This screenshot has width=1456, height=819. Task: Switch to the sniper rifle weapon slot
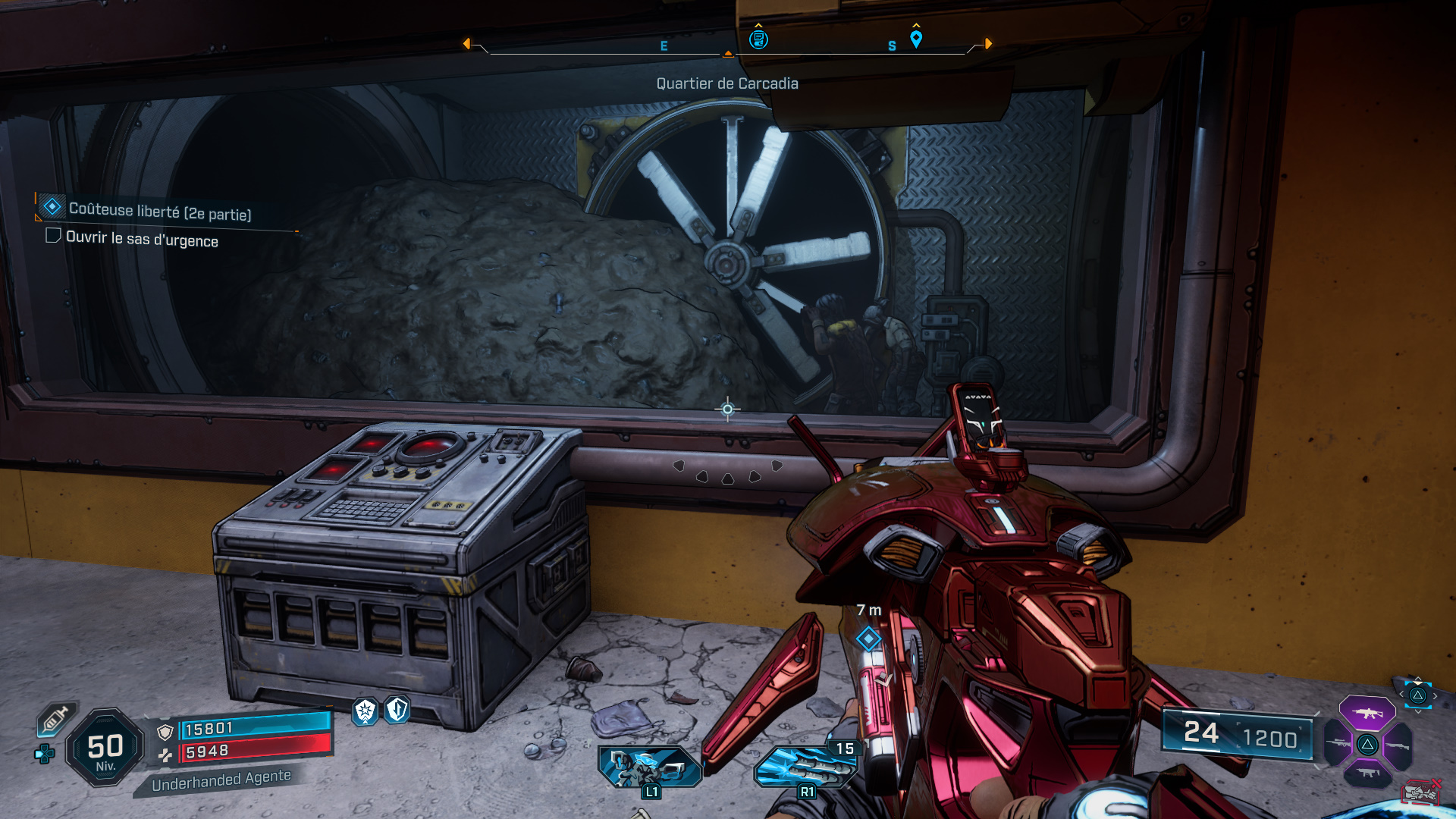pyautogui.click(x=1338, y=744)
